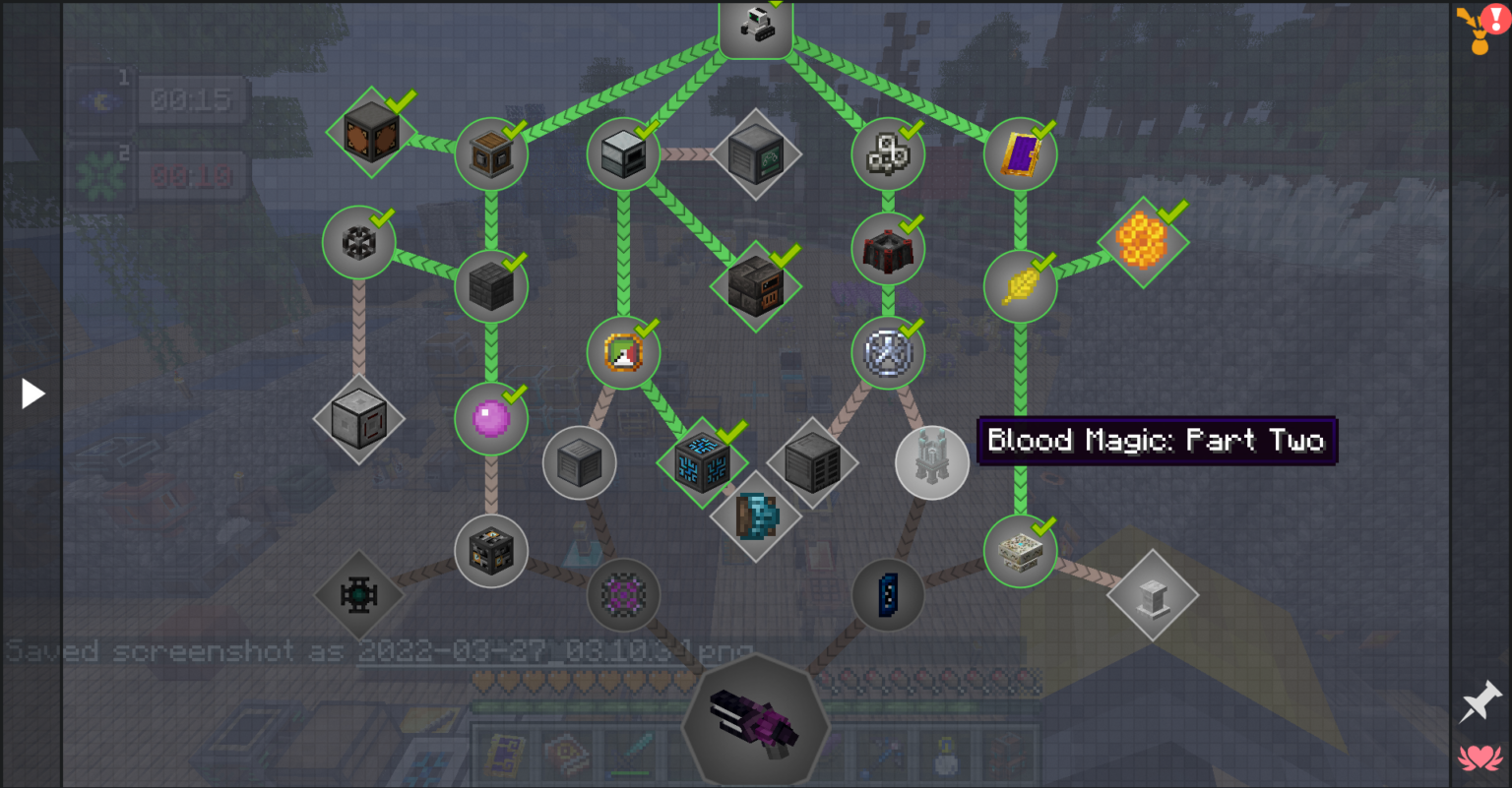Click the pink orb completed quest

pos(492,418)
